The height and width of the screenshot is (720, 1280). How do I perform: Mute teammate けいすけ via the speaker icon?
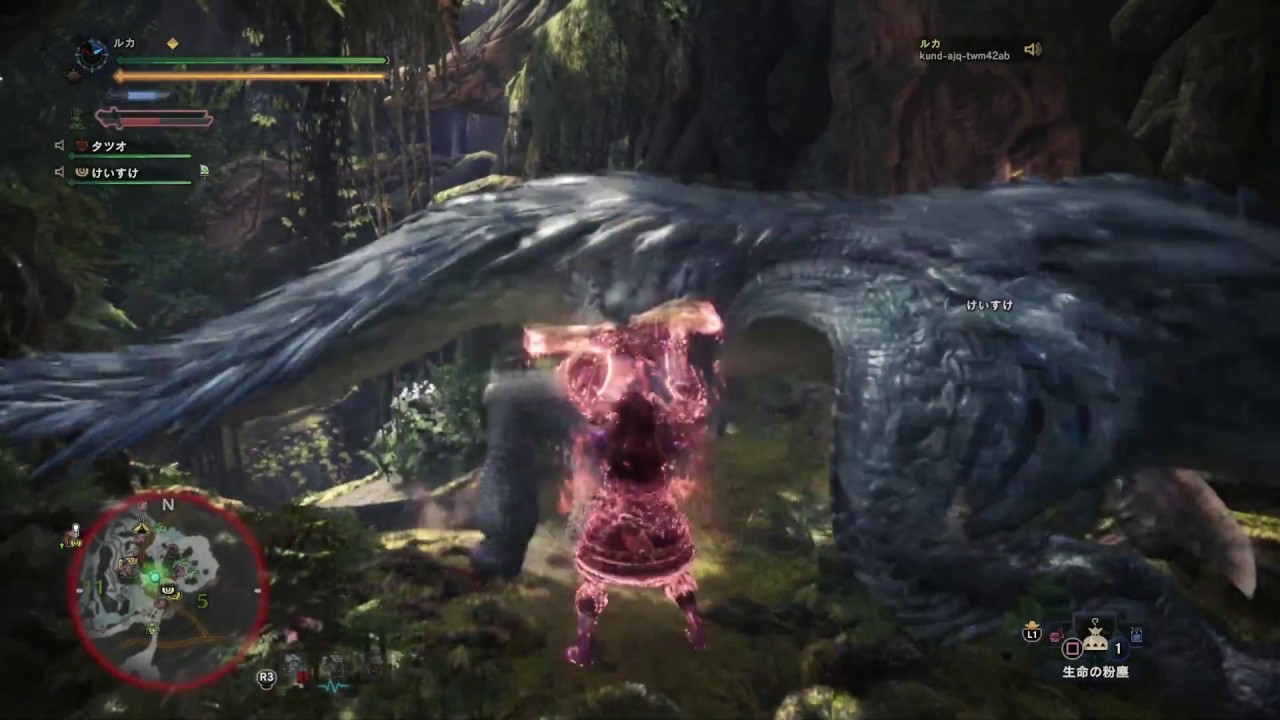point(59,172)
